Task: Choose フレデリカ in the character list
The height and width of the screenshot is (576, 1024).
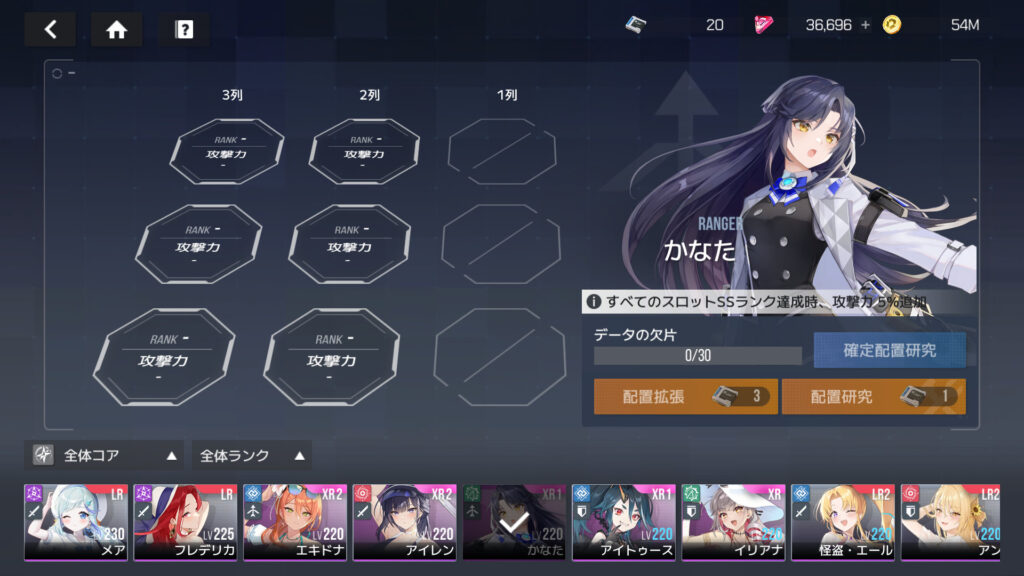Action: [185, 522]
